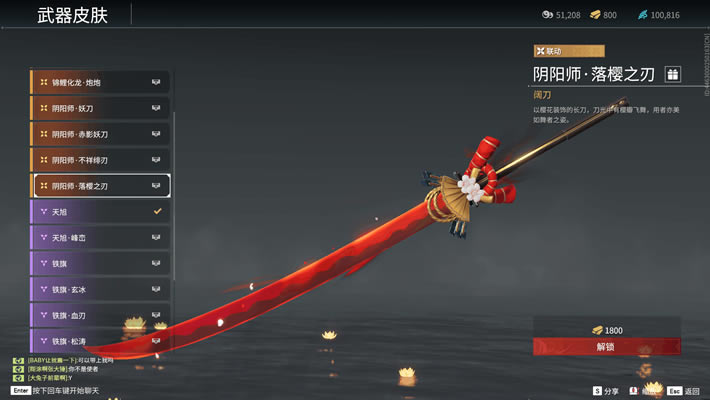Screen dimensions: 710x400
Task: Open the gift icon beside the skin name
Action: (x=672, y=74)
